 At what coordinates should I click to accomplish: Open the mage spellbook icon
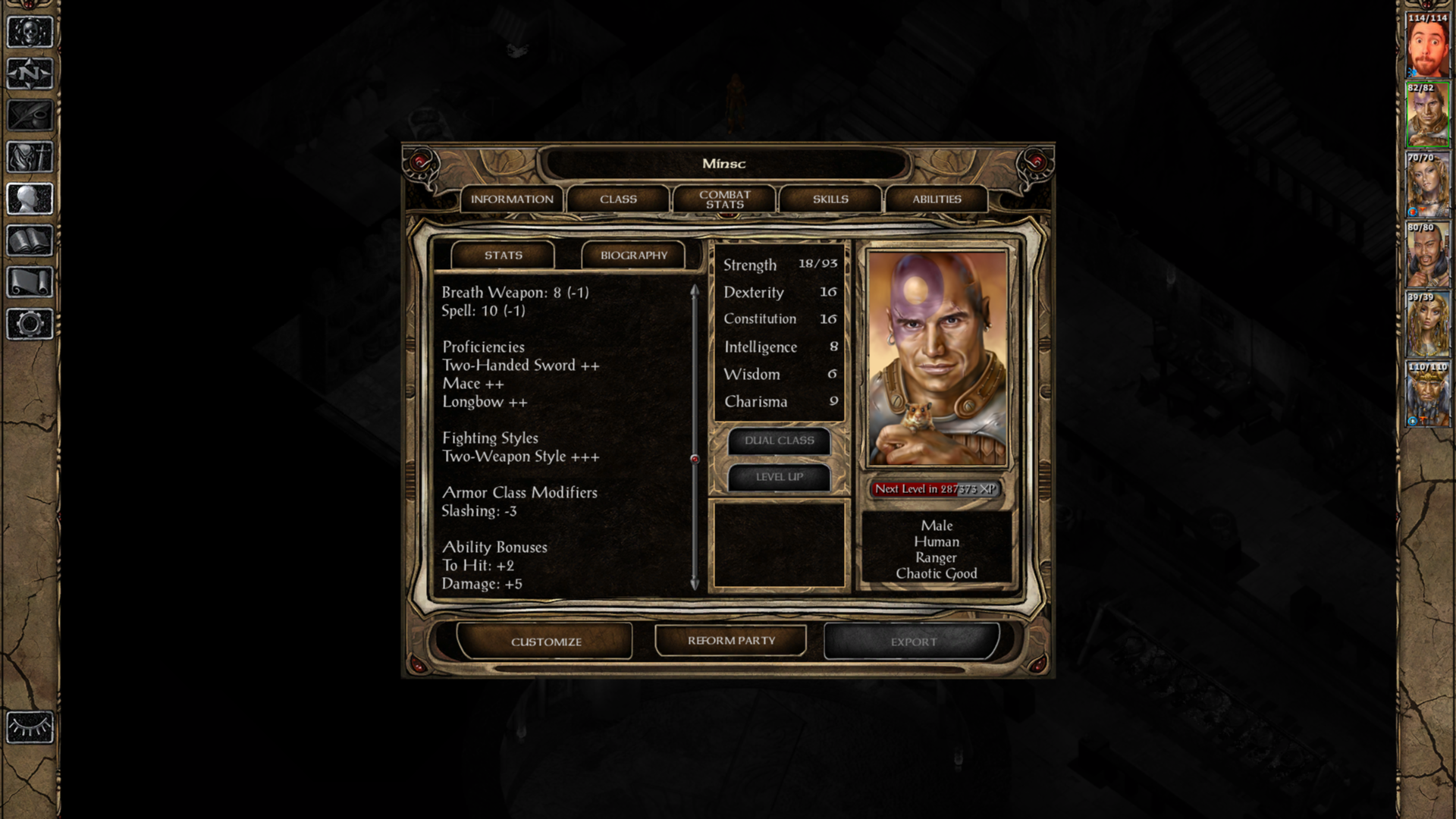(30, 240)
